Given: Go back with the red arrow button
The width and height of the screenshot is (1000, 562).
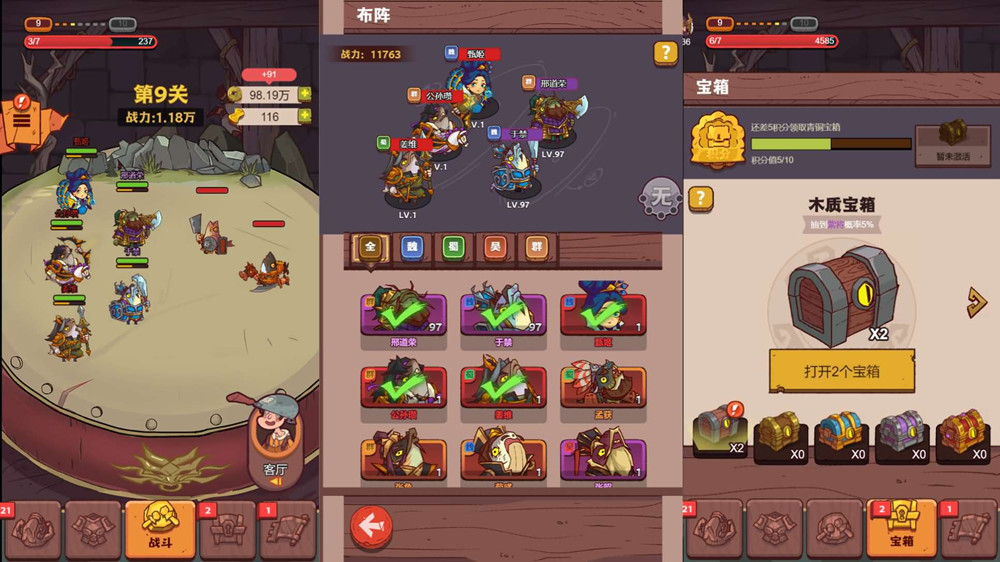Looking at the screenshot, I should click(x=370, y=526).
